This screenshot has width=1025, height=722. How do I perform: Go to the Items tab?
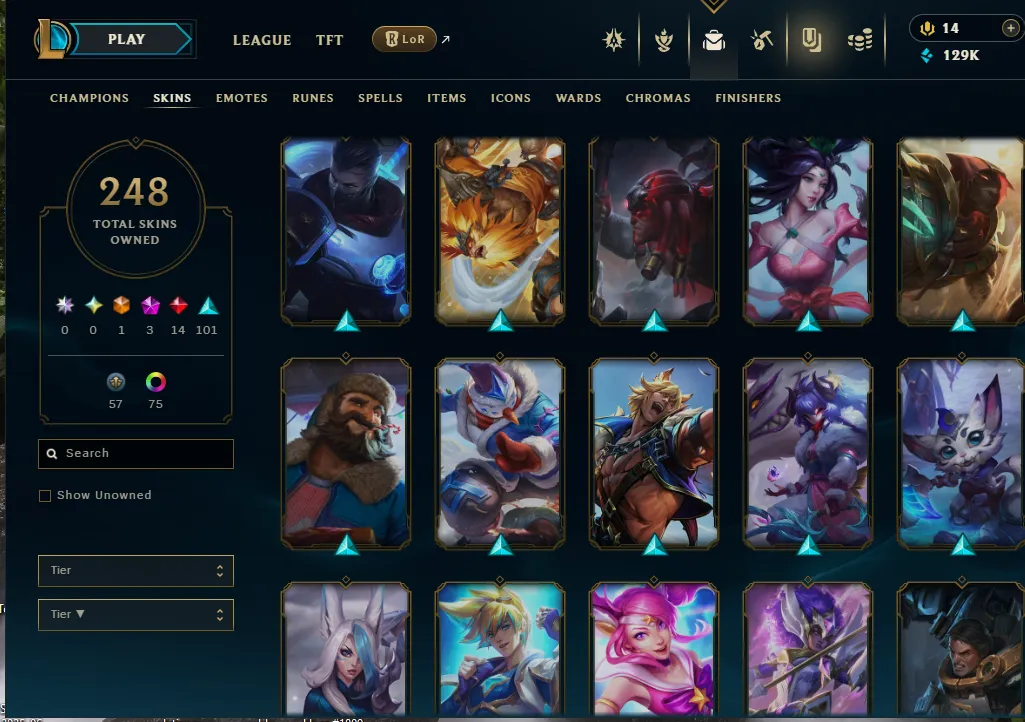pyautogui.click(x=446, y=98)
